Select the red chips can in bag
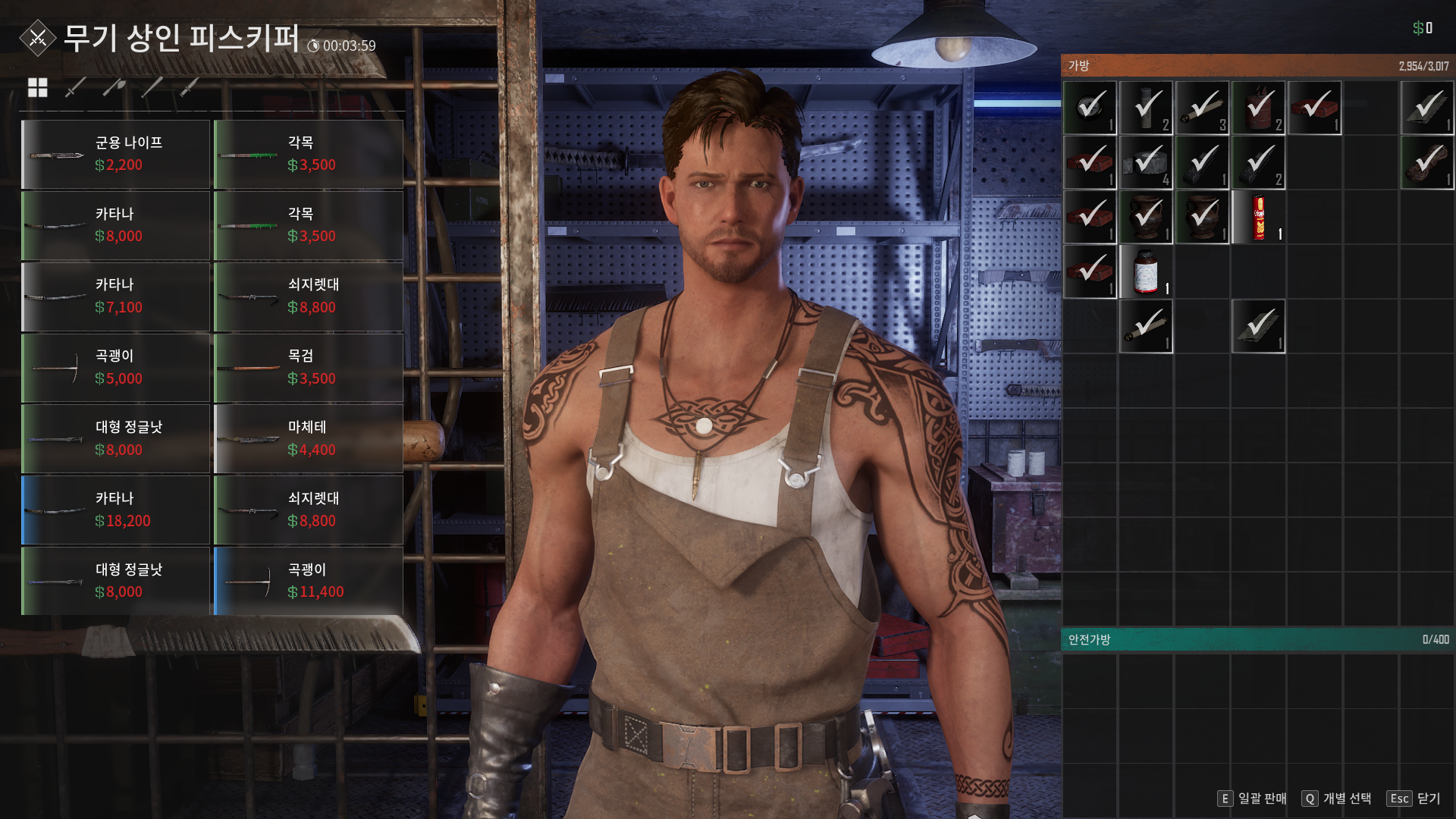Image resolution: width=1456 pixels, height=819 pixels. 1258,218
